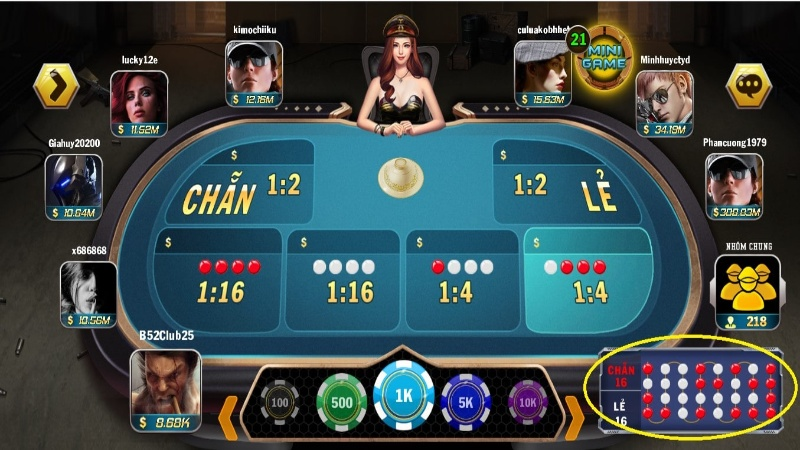The width and height of the screenshot is (800, 450).
Task: Open the yellow arrow side menu
Action: point(56,86)
